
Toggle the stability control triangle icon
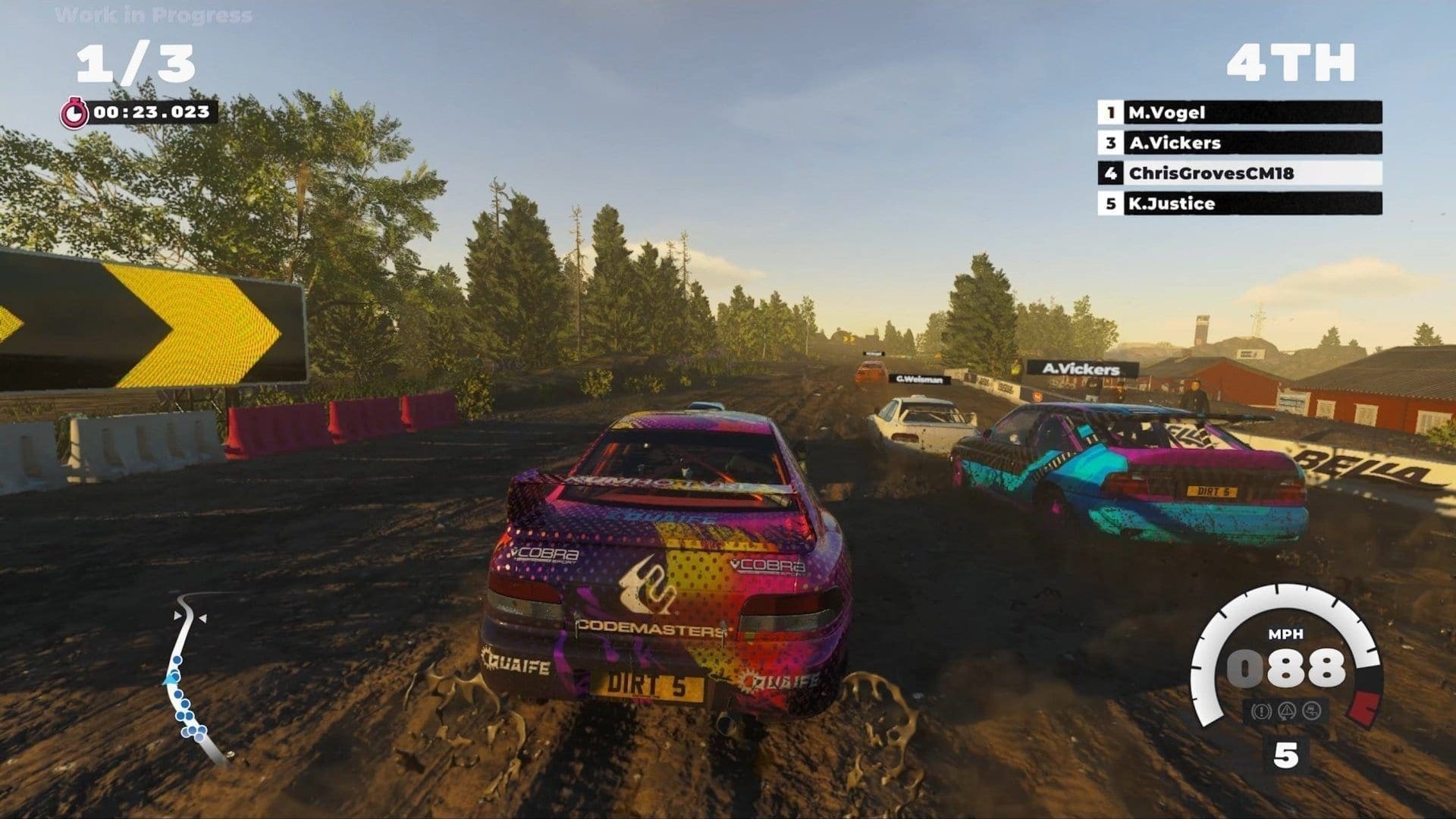coord(1286,711)
